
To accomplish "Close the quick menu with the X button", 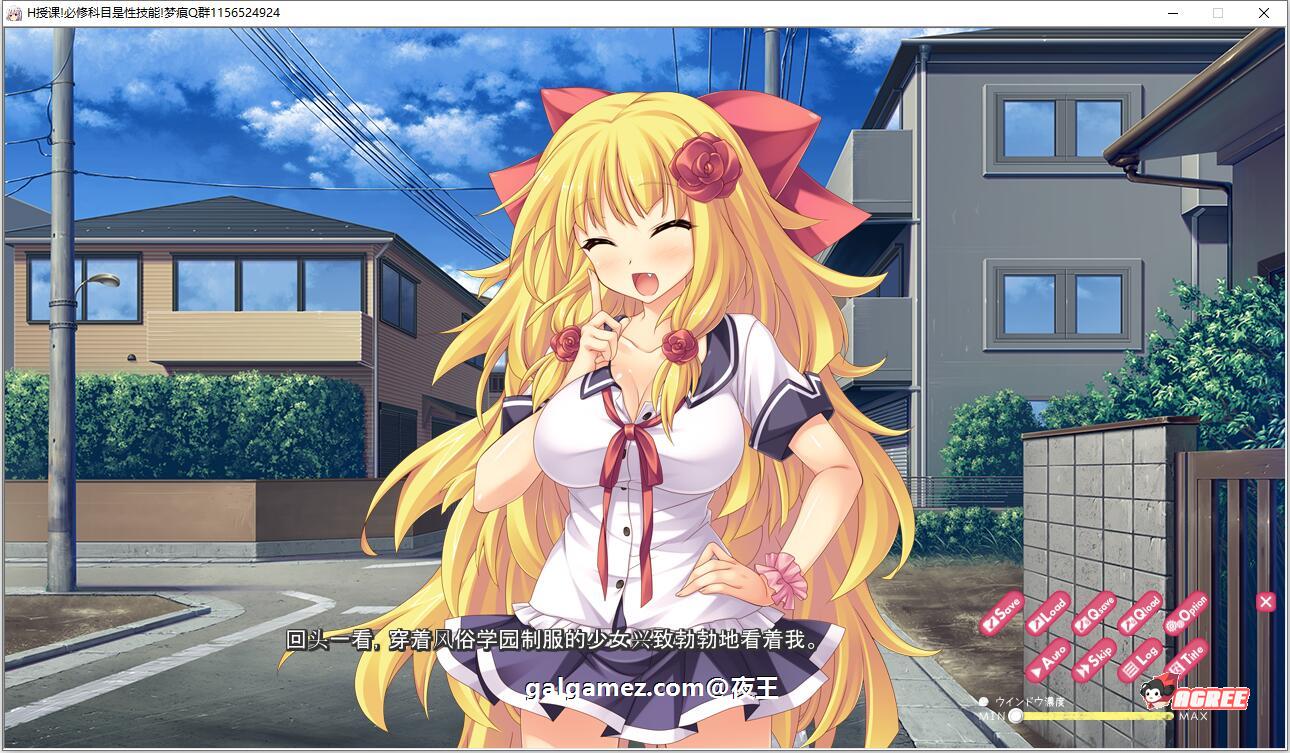I will [x=1265, y=603].
